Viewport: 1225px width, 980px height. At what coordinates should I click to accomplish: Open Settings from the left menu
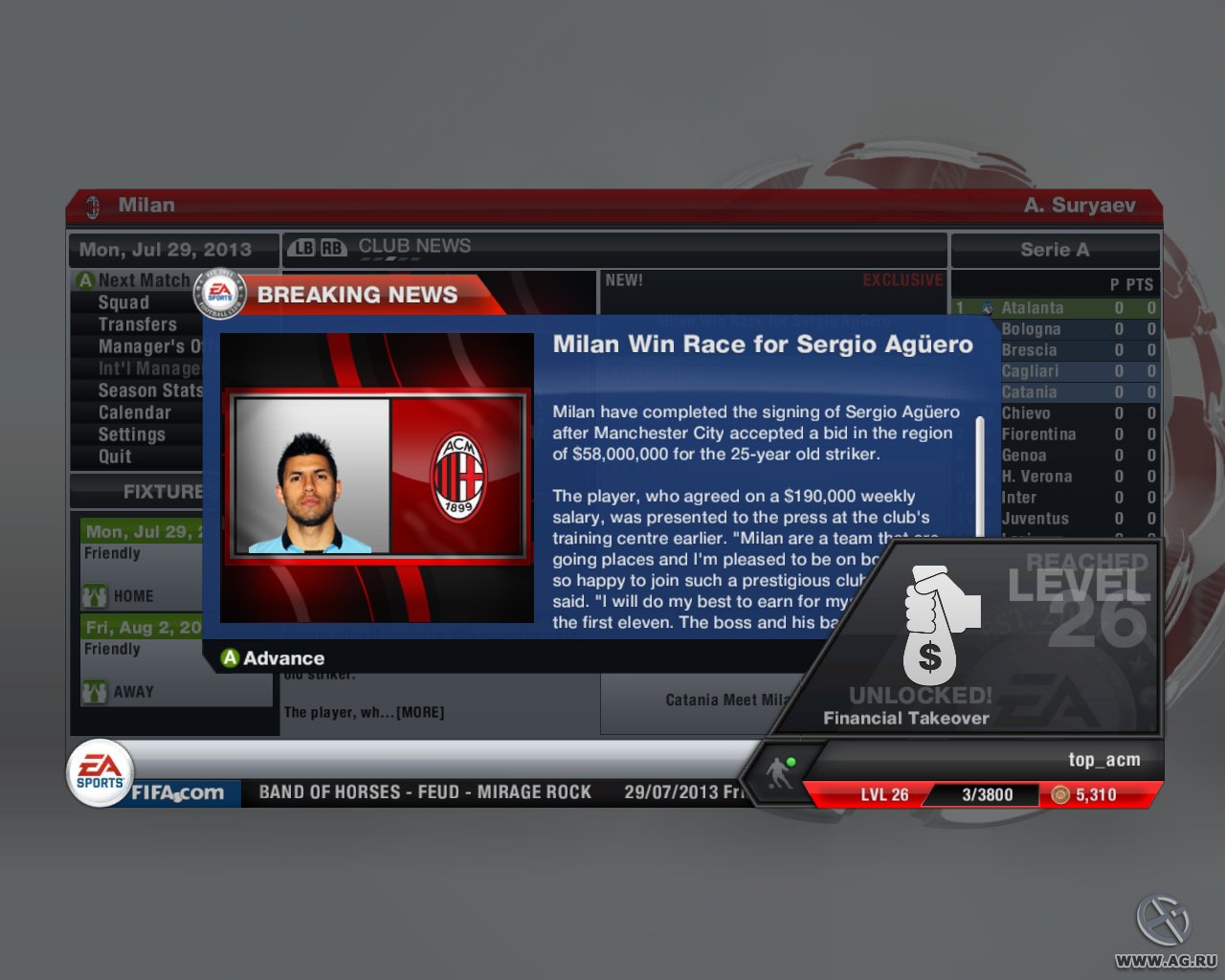[134, 434]
